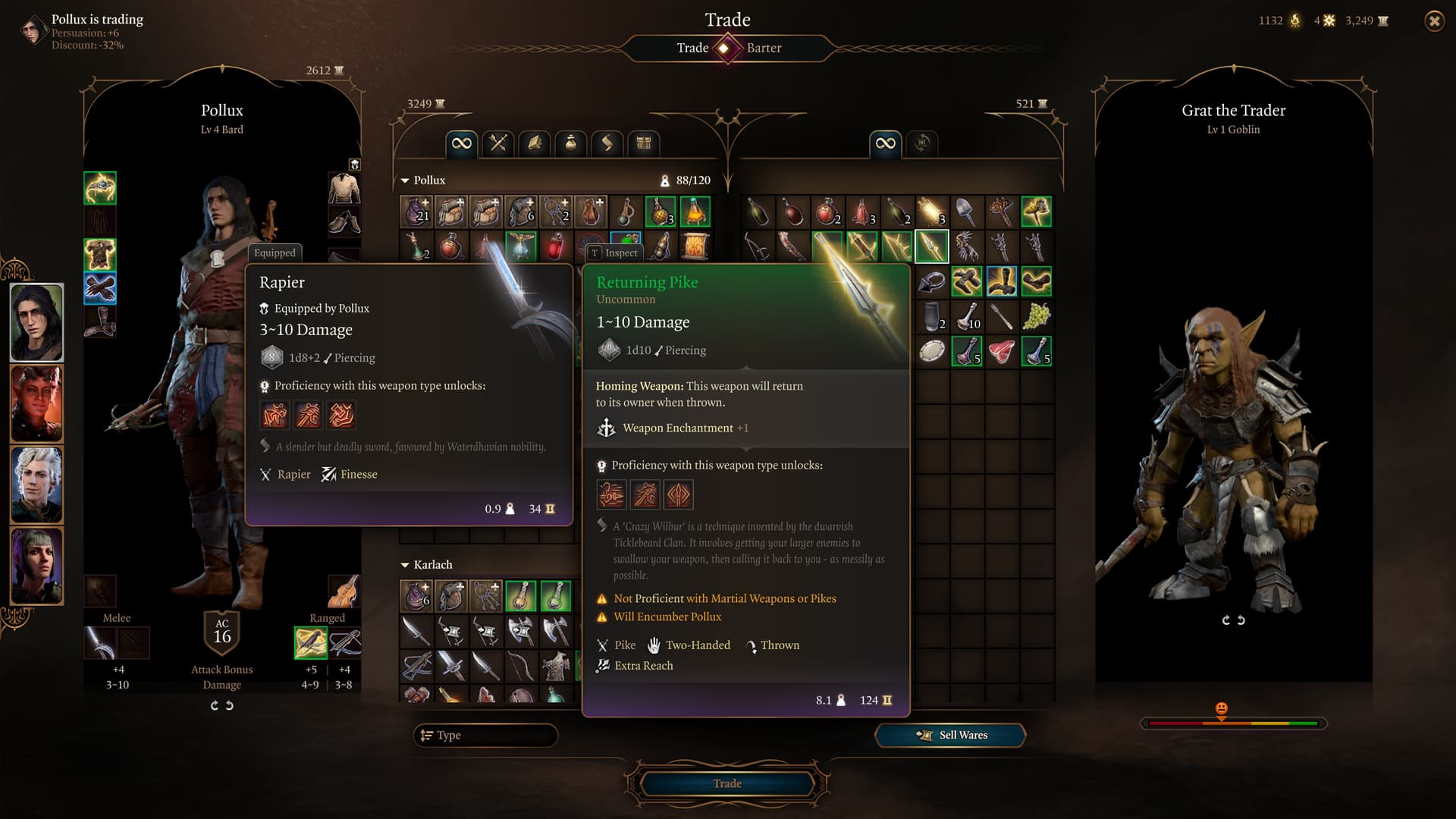
Task: Select the scroll item in Pollux's inventory
Action: 695,246
